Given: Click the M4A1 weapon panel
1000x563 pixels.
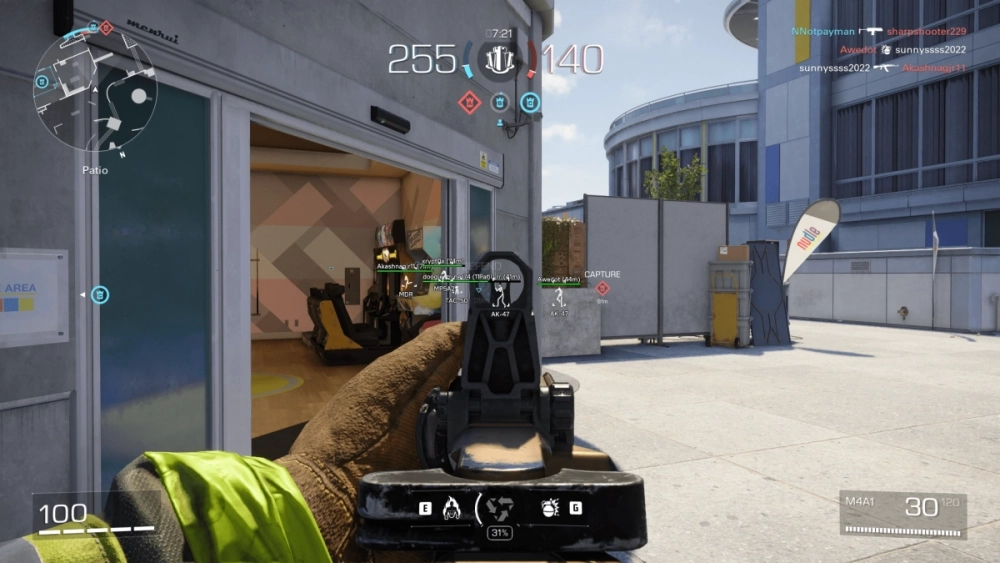Looking at the screenshot, I should 904,514.
